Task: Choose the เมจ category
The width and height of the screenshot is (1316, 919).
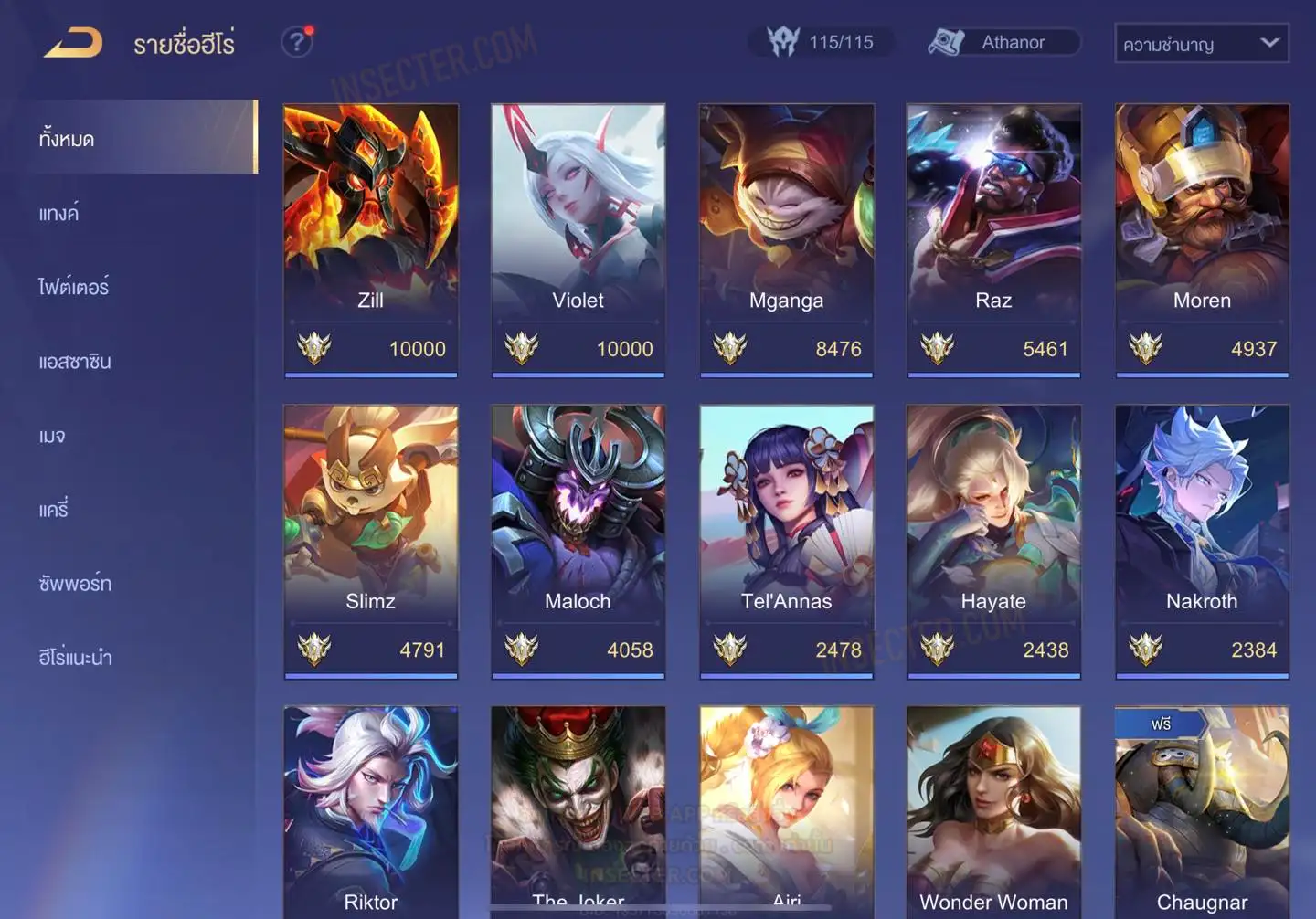Action: (x=52, y=436)
